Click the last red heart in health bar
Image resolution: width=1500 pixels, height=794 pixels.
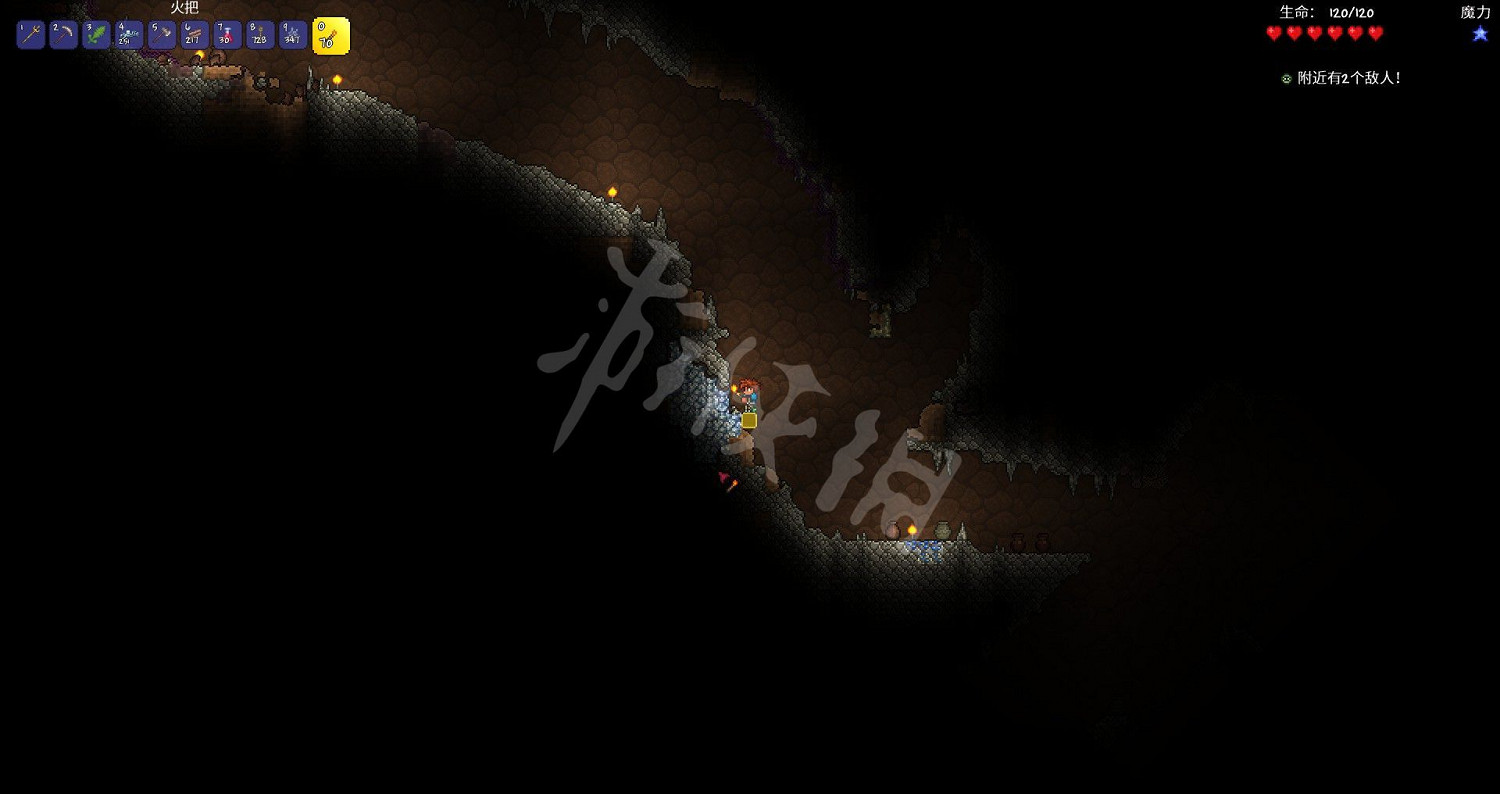[1377, 33]
